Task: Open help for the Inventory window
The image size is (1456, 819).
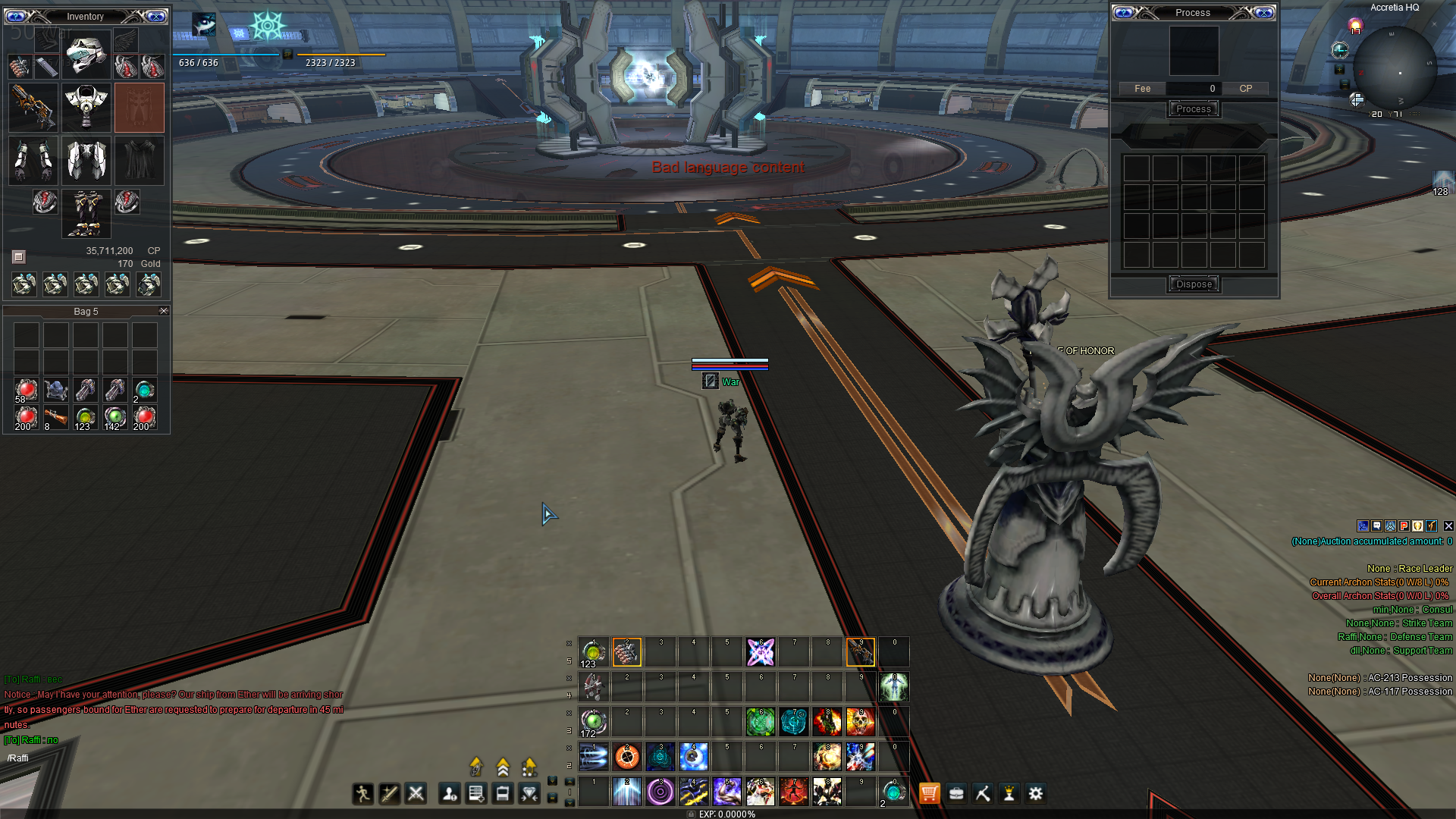Action: (16, 16)
